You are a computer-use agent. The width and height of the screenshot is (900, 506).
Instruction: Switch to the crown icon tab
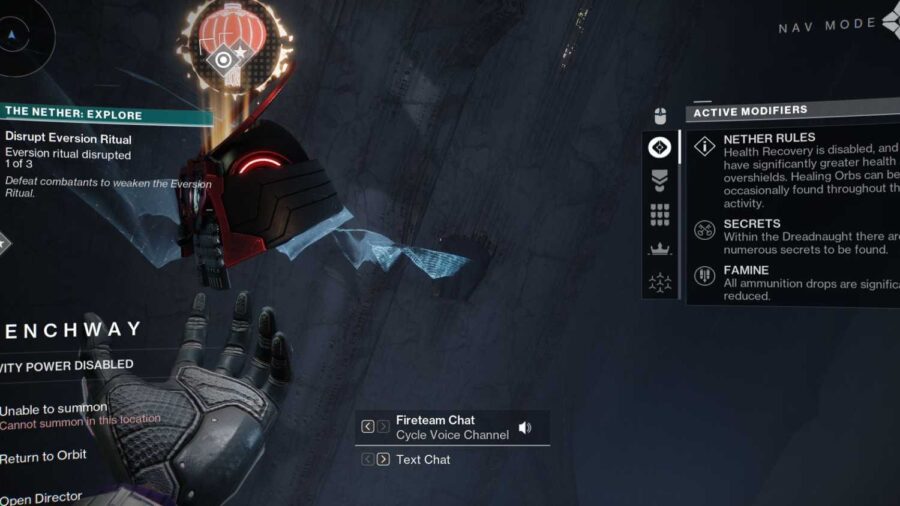click(x=660, y=249)
